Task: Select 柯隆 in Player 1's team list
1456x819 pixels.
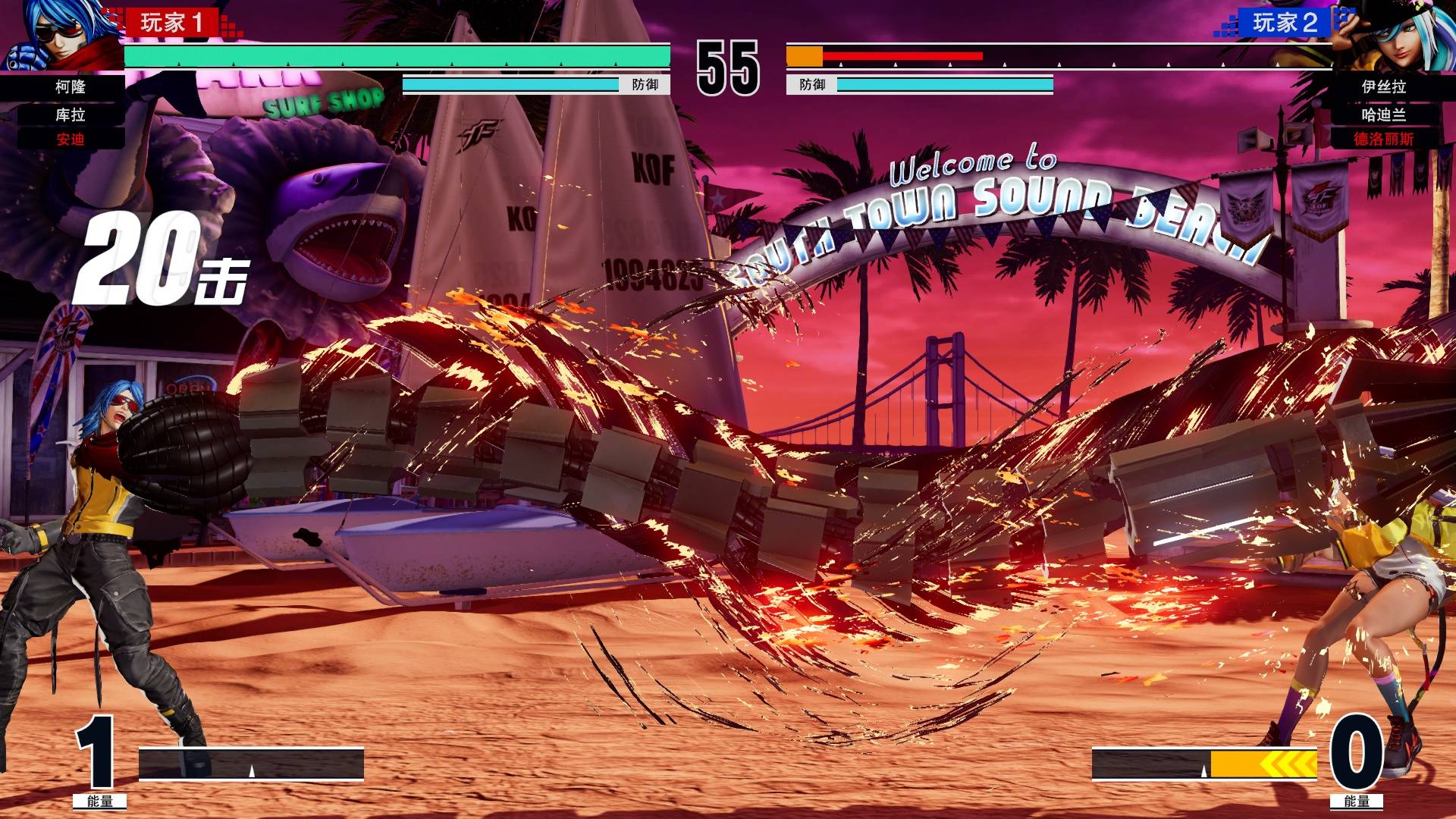Action: 71,87
